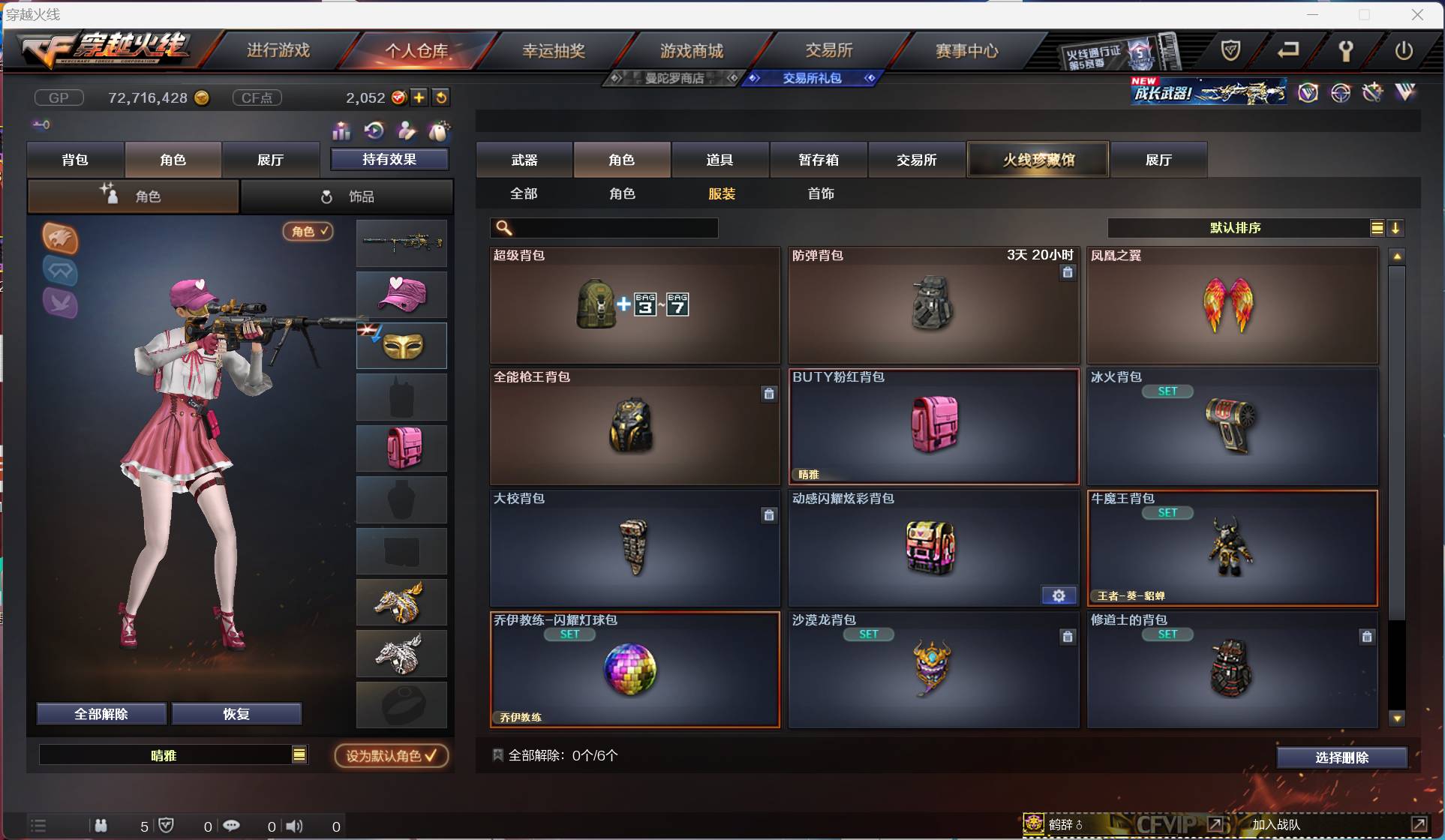The width and height of the screenshot is (1445, 840).
Task: Toggle the SET marker on 沙漠龙背包
Action: pyautogui.click(x=869, y=634)
